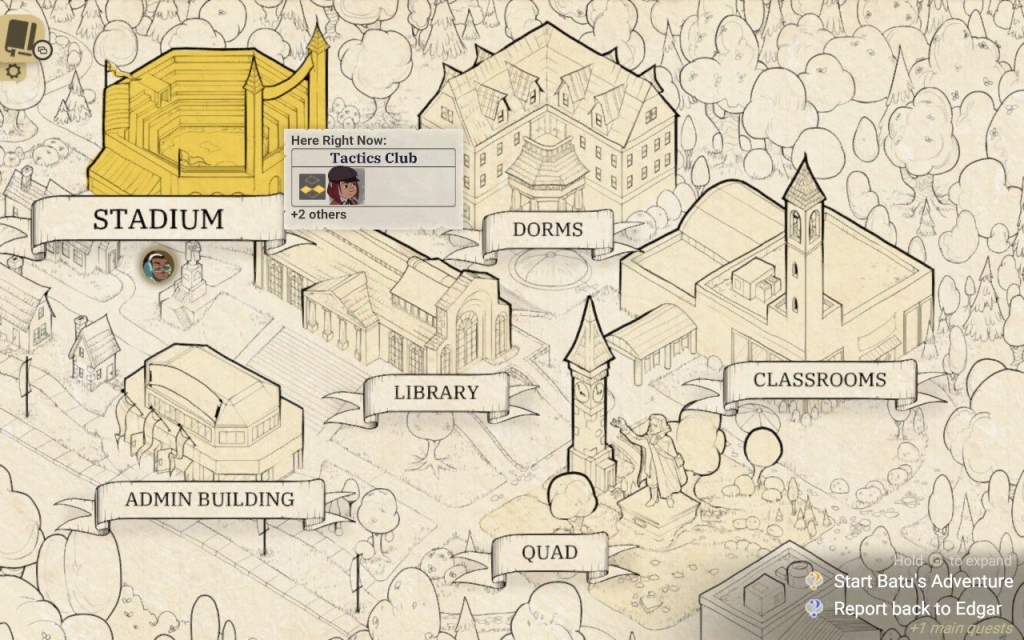Click the character portrait in Tactics Club popup
The image size is (1024, 640).
point(345,187)
